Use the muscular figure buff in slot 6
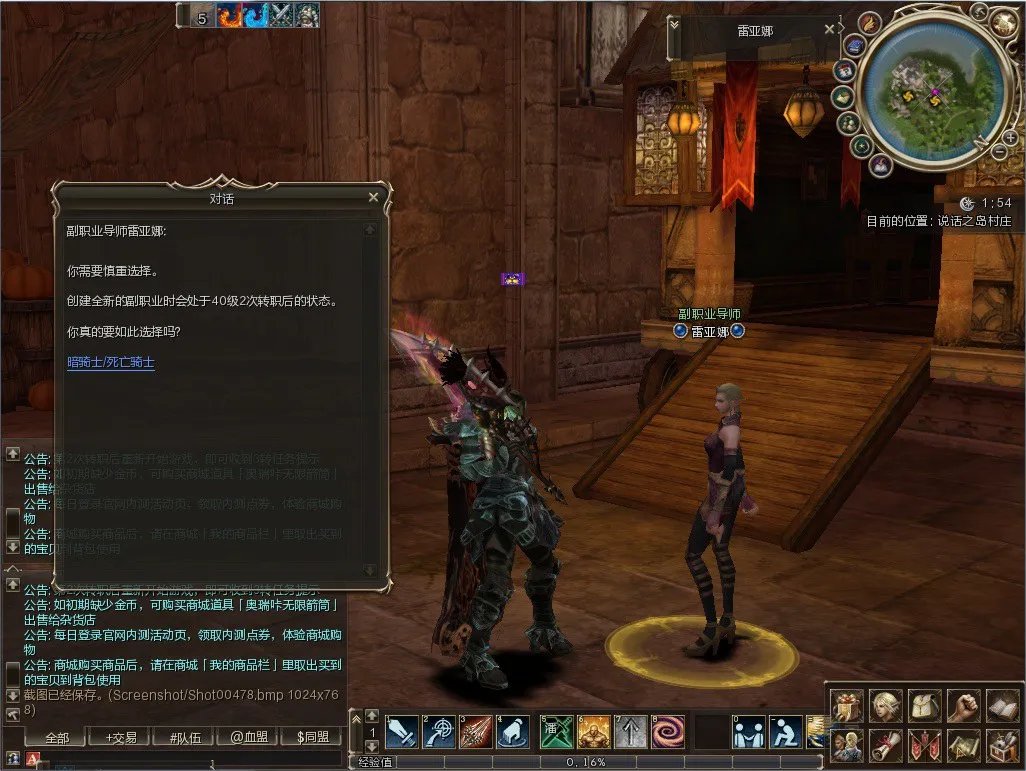The height and width of the screenshot is (771, 1026). click(592, 732)
